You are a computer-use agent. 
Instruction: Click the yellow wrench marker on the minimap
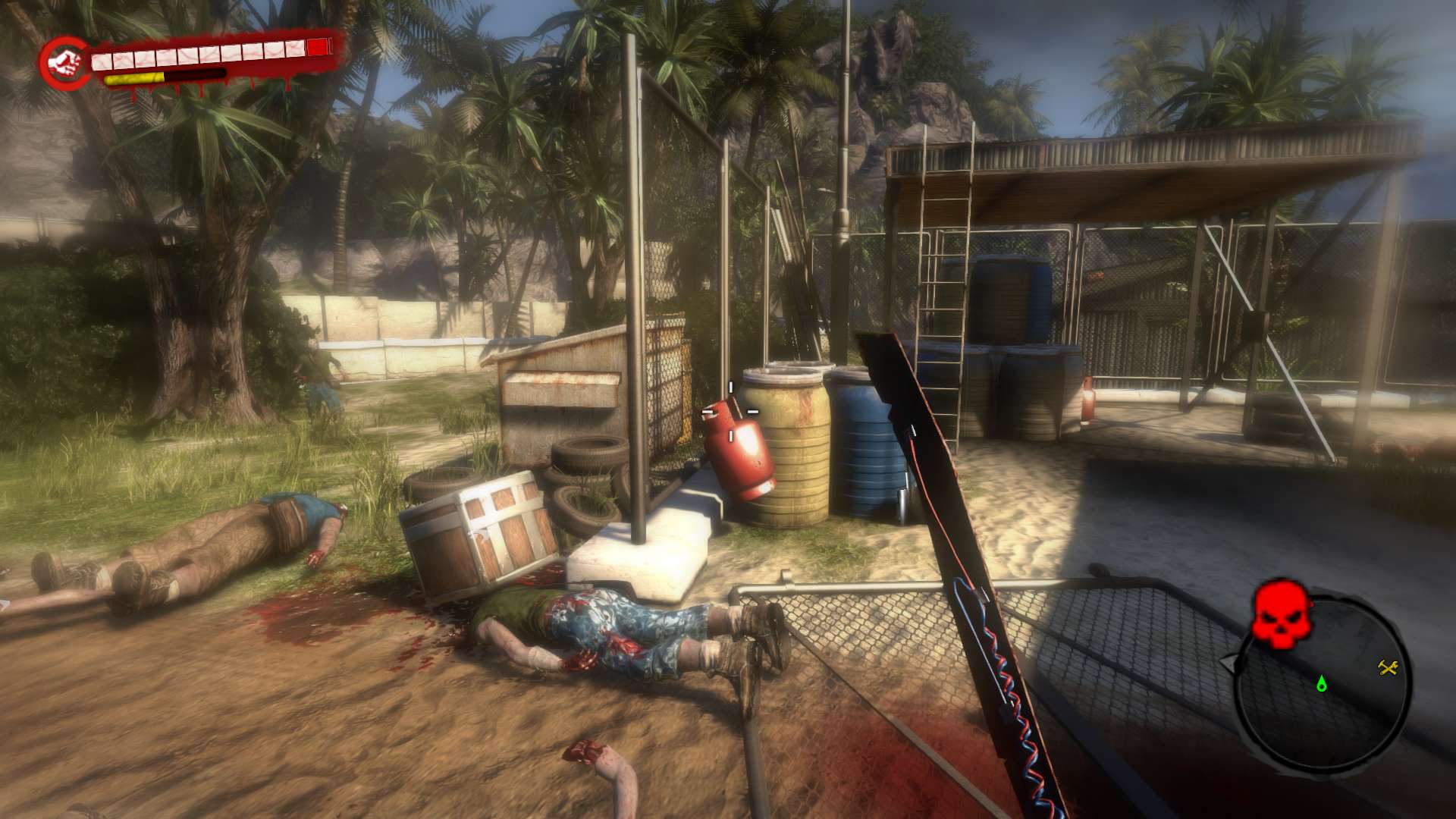(1388, 667)
